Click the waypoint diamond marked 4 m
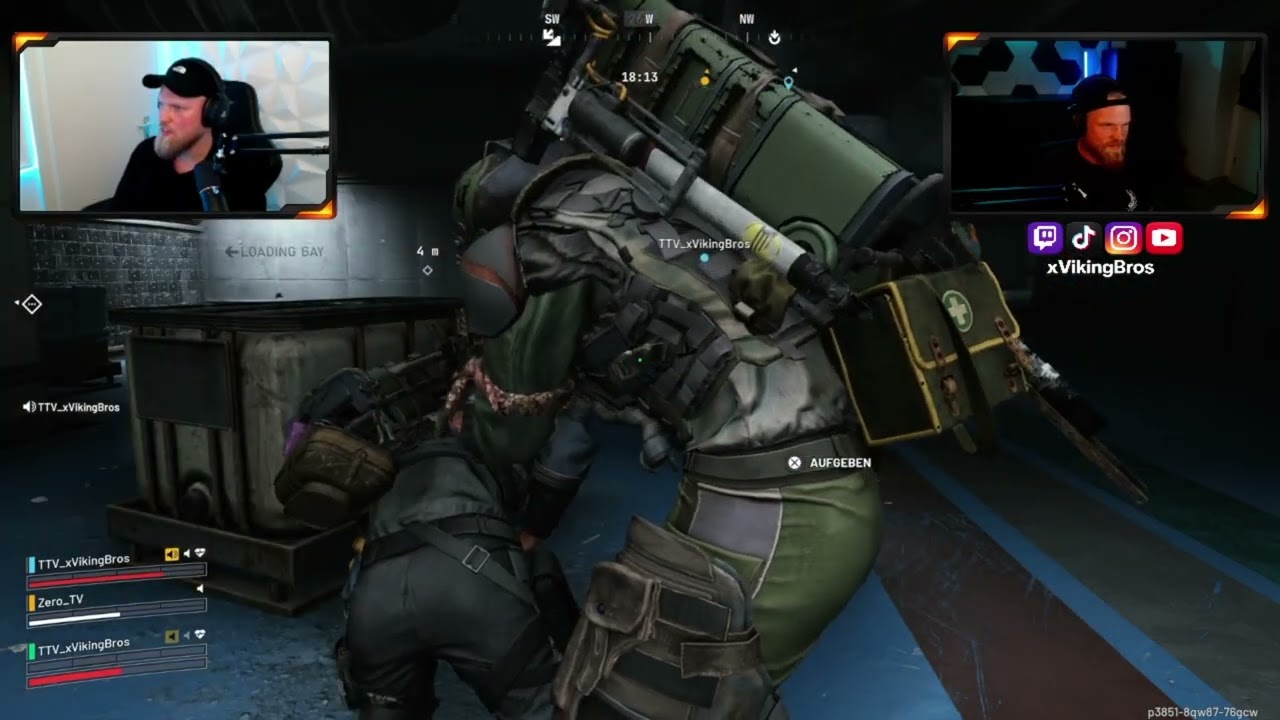Viewport: 1280px width, 720px height. (428, 270)
